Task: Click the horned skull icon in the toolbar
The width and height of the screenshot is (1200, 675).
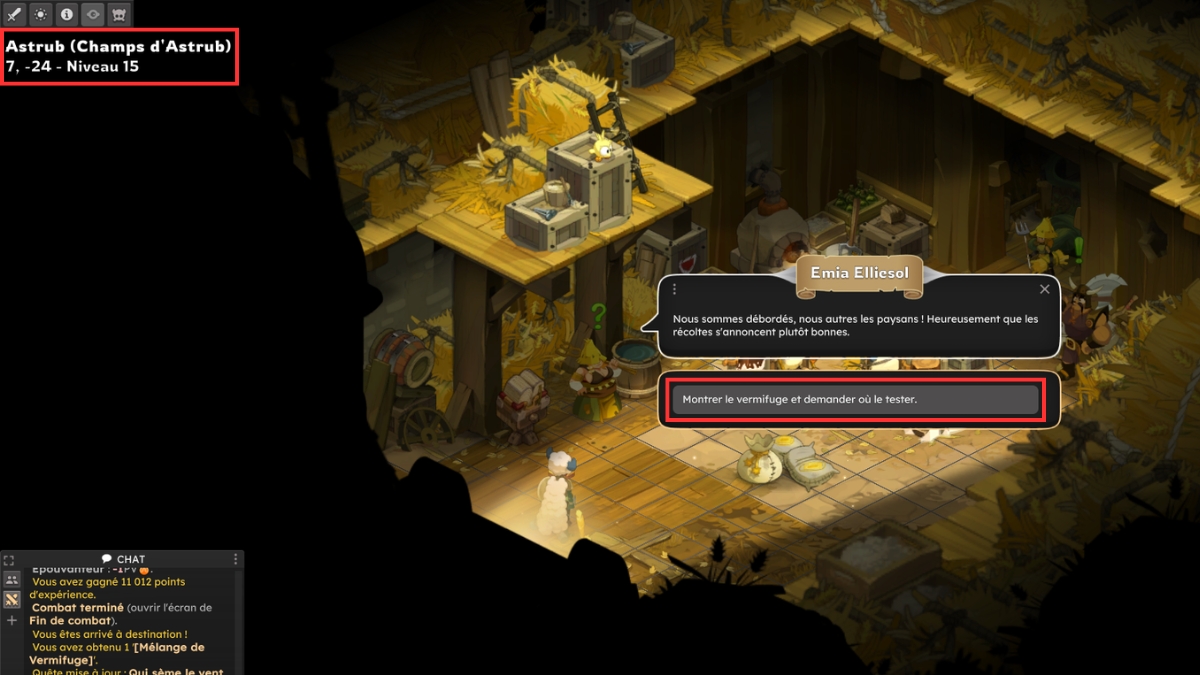Action: [x=118, y=14]
